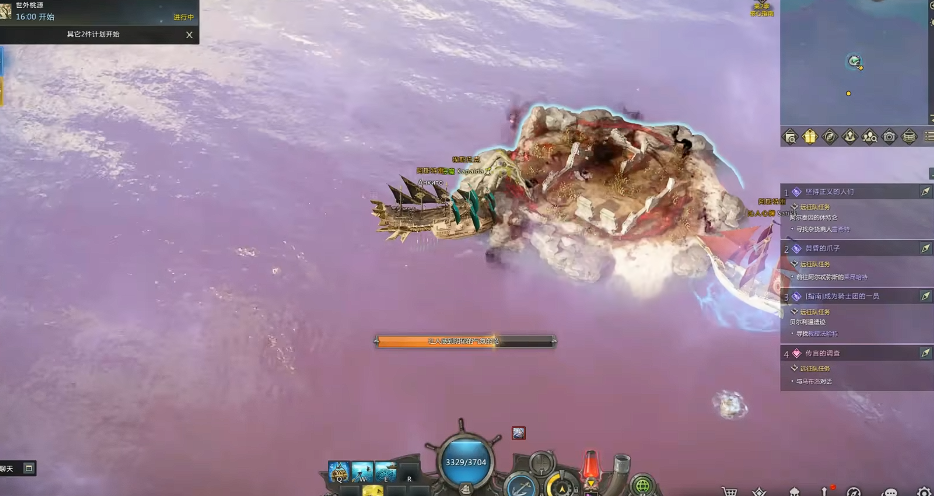Click the track button for quest 4
The image size is (934, 496).
pos(926,353)
